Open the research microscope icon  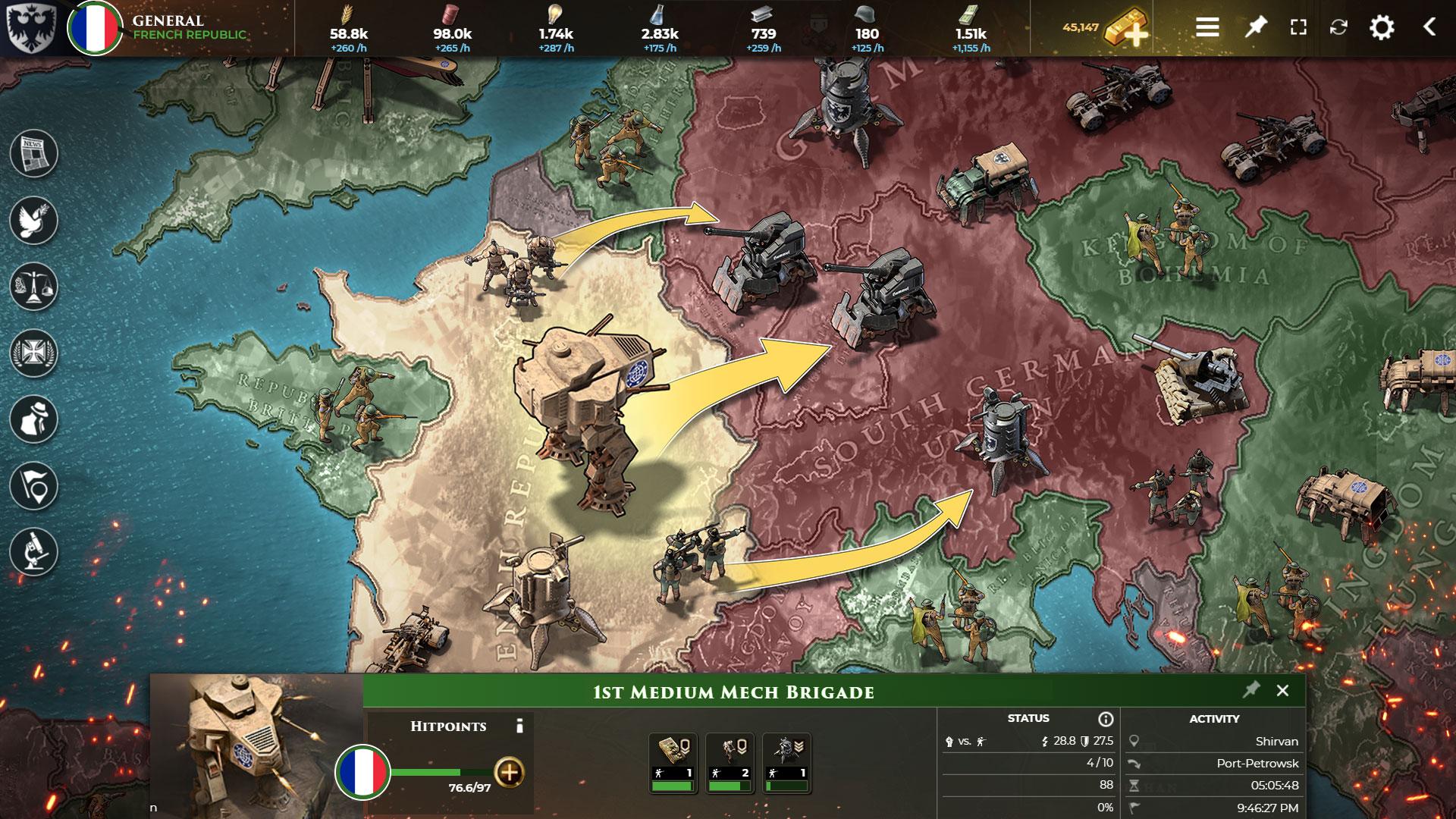(34, 552)
